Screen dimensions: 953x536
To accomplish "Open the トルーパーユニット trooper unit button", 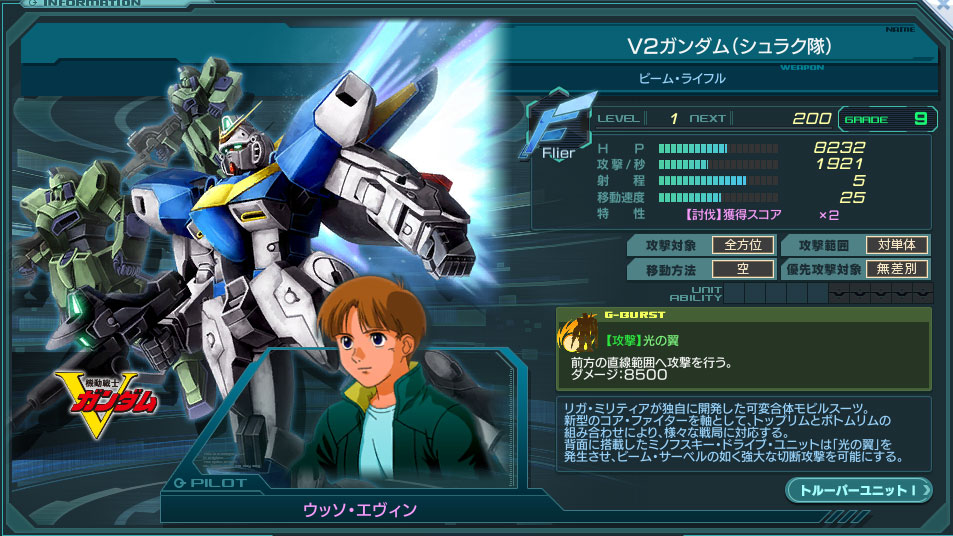I will point(859,490).
